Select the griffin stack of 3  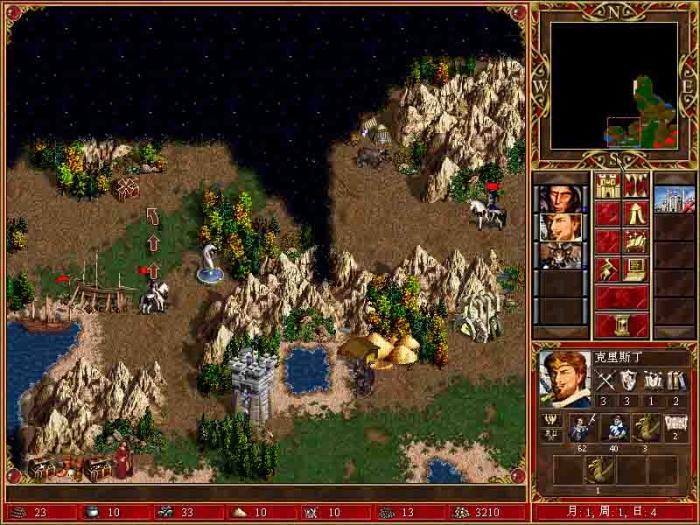coord(645,428)
